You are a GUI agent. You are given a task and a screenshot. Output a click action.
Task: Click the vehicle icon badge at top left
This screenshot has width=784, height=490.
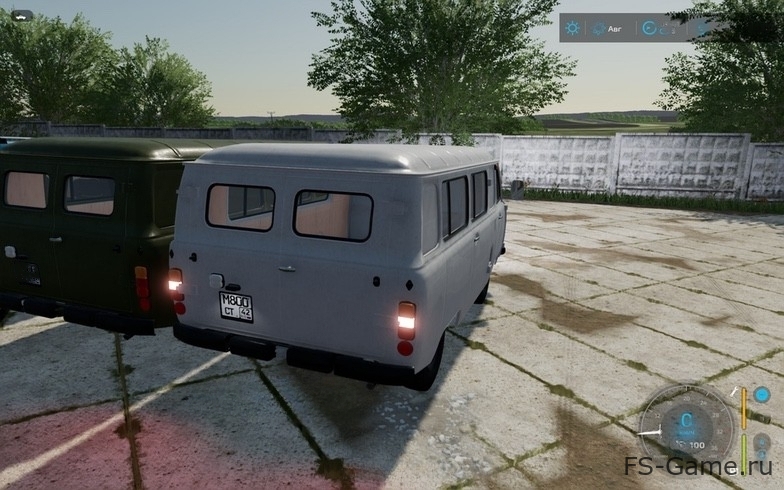pyautogui.click(x=22, y=15)
